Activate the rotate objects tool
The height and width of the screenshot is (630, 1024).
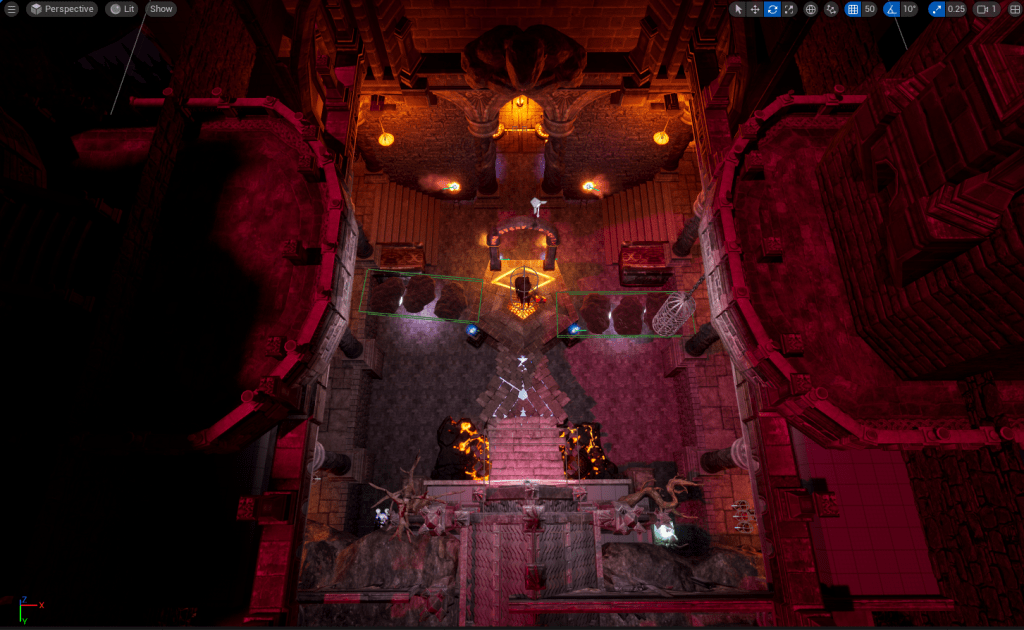click(x=772, y=9)
